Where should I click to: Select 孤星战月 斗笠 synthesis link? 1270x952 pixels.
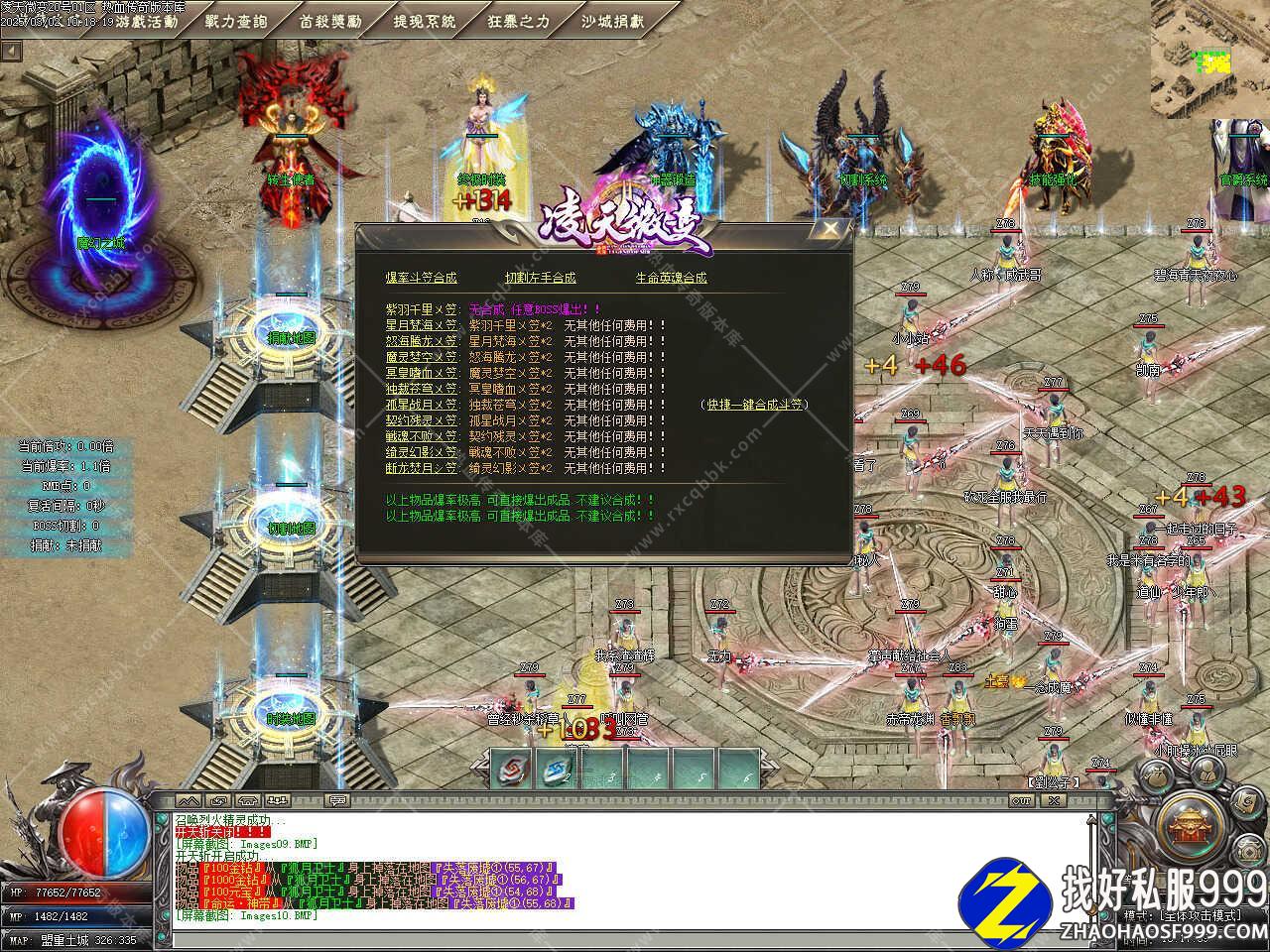[422, 405]
